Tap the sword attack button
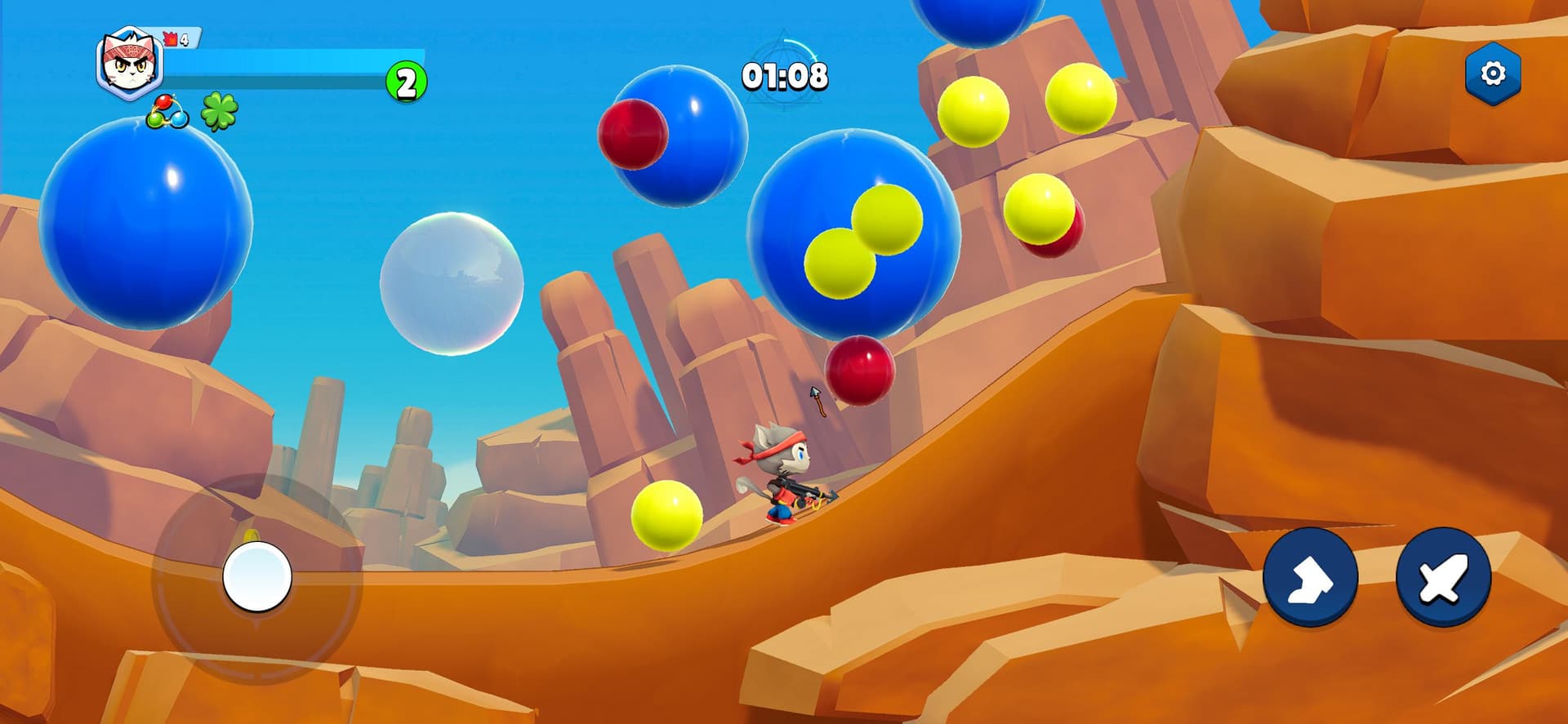 pyautogui.click(x=1443, y=577)
